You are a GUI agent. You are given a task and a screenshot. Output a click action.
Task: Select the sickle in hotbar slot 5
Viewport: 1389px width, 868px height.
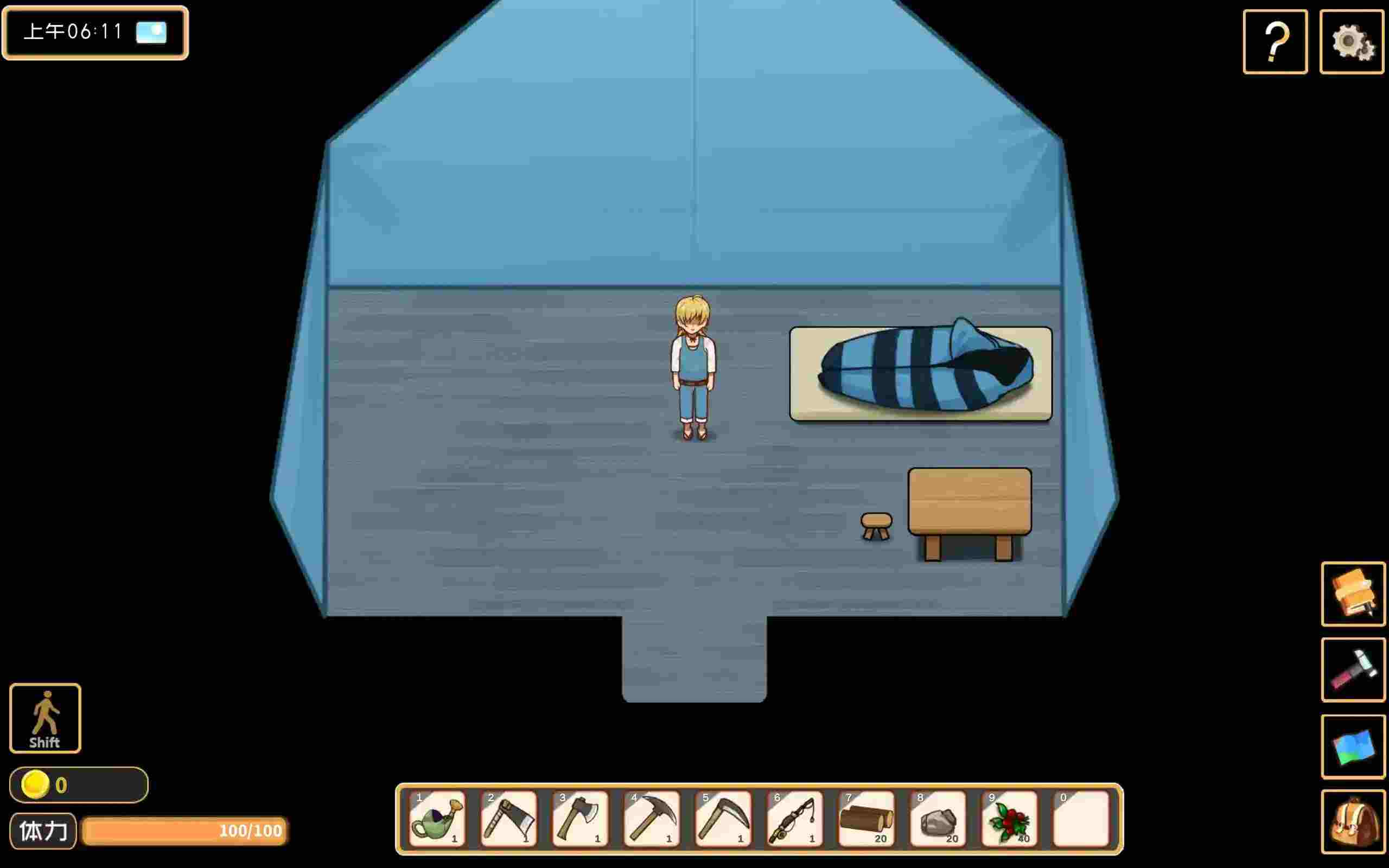[724, 819]
